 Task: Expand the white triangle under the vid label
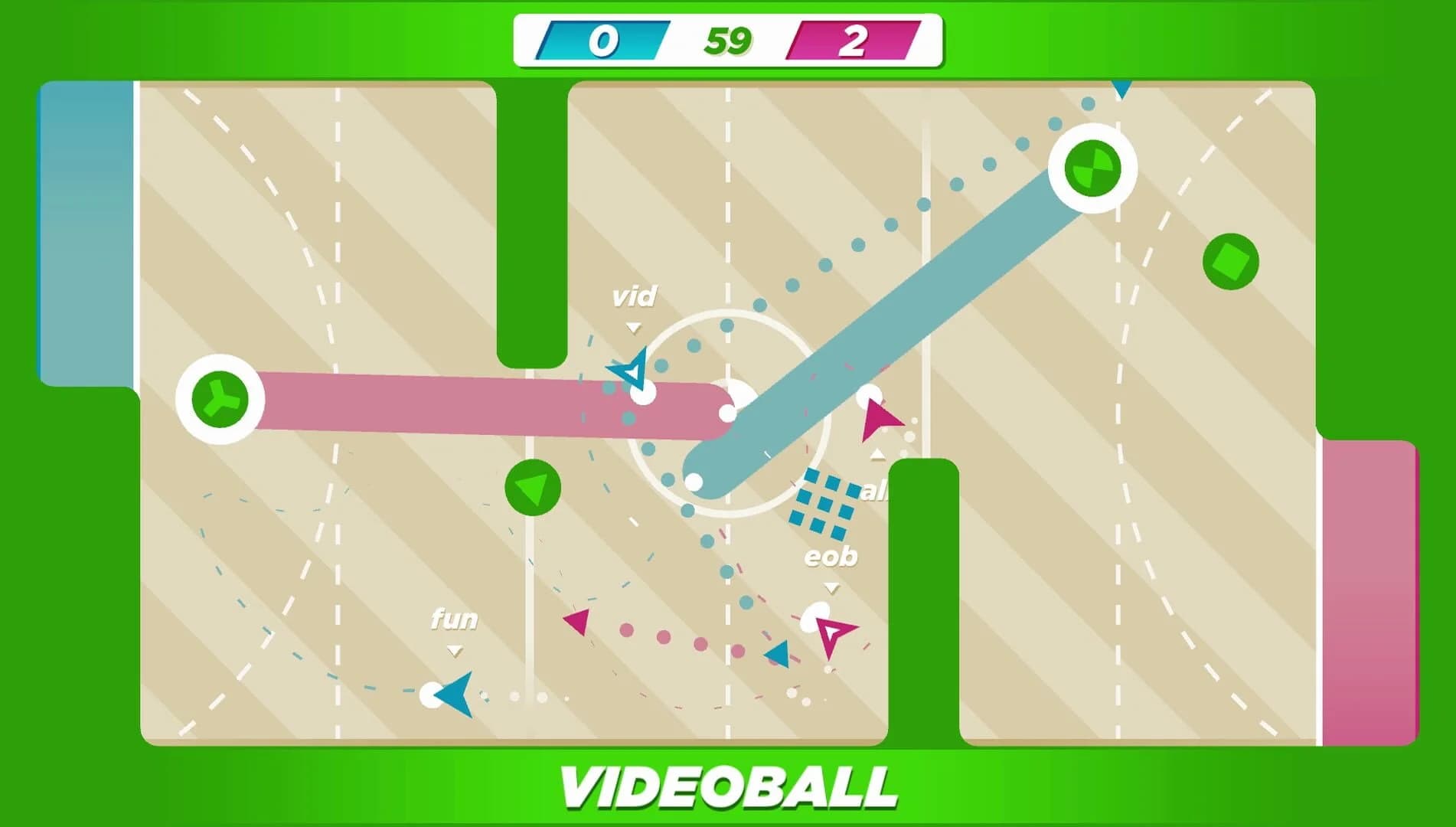[634, 326]
